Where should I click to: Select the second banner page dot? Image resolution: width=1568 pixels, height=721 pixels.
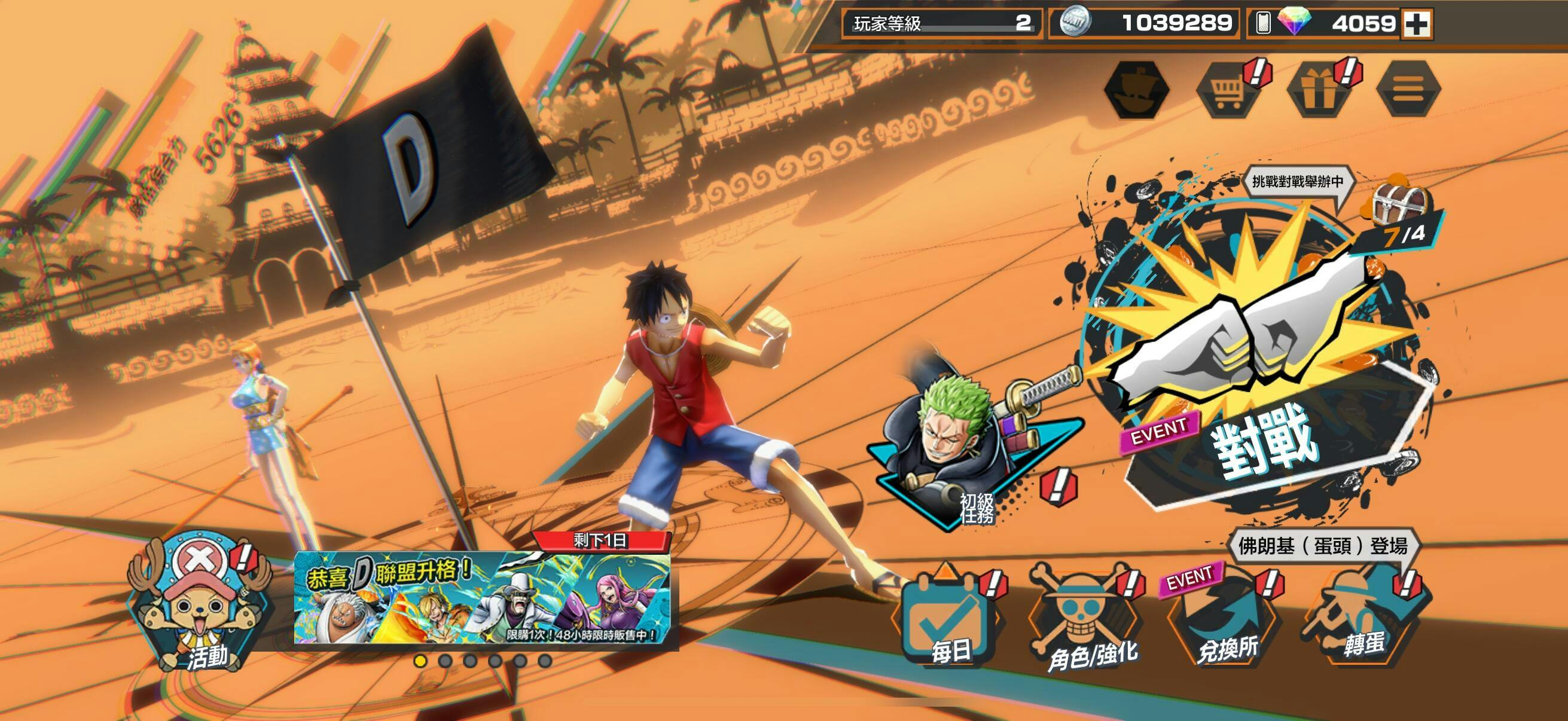tap(445, 661)
